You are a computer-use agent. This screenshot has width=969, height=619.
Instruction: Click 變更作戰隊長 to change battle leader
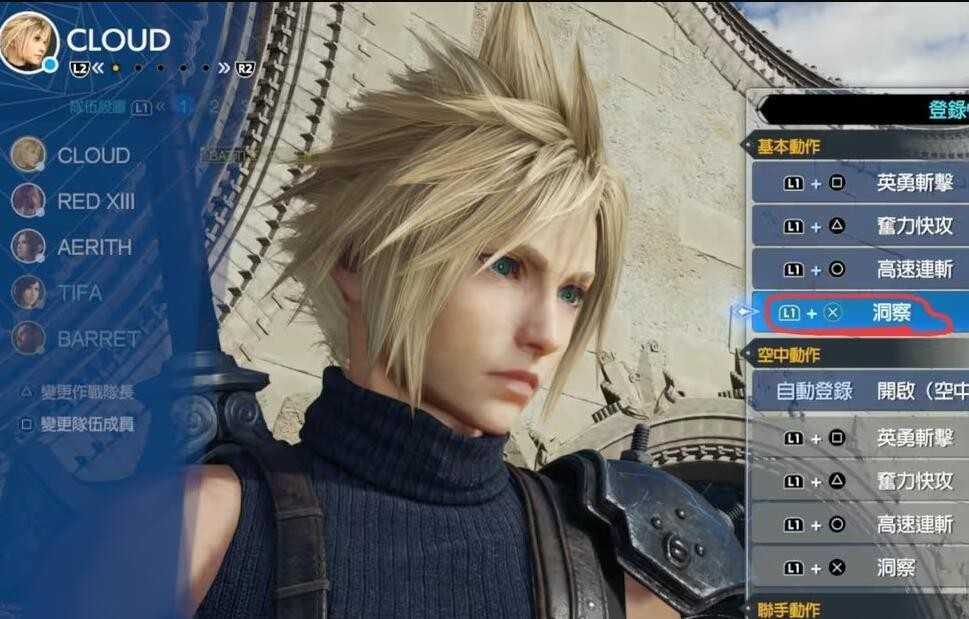coord(86,392)
